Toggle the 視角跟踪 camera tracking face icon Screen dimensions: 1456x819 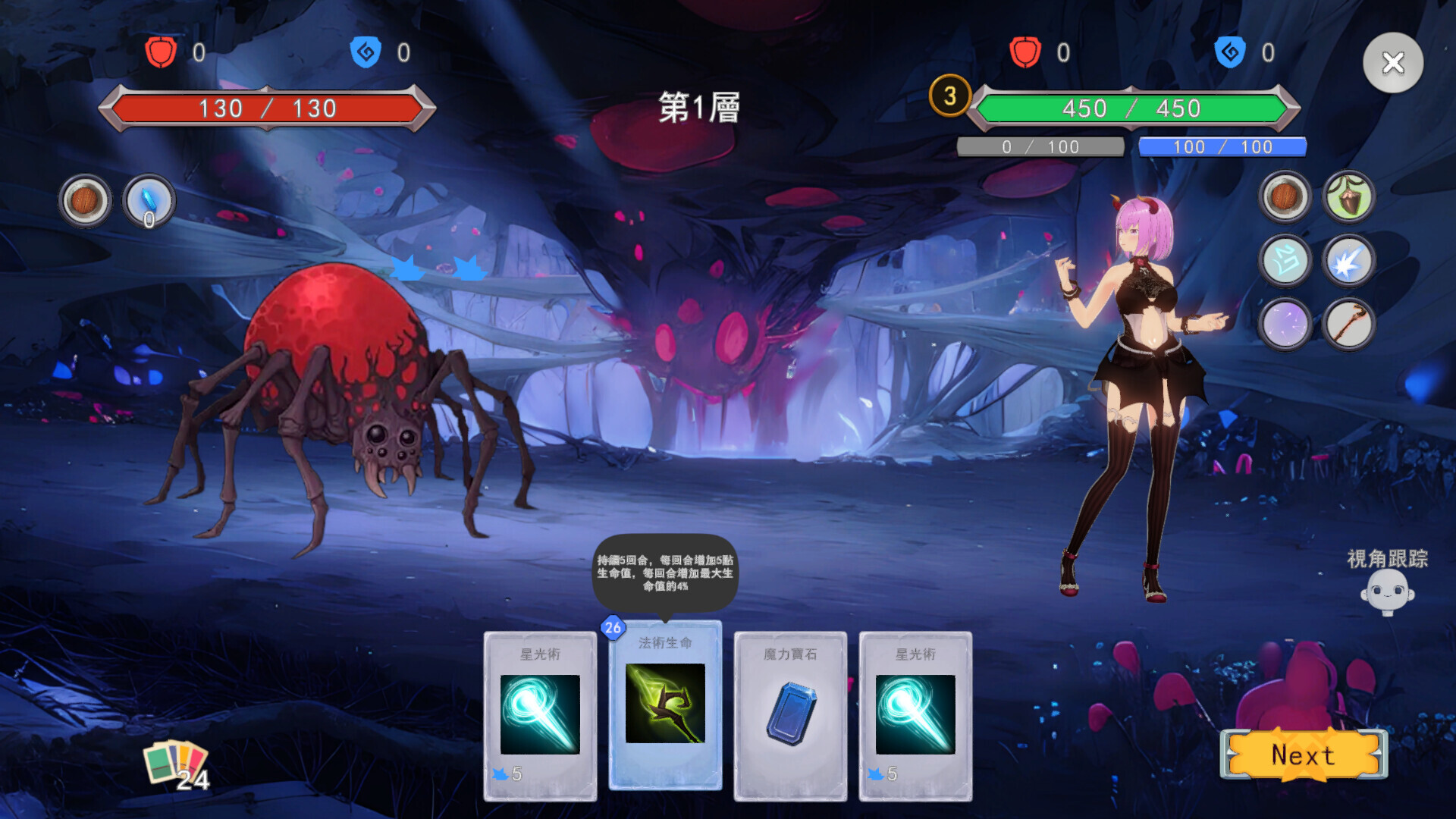tap(1387, 592)
